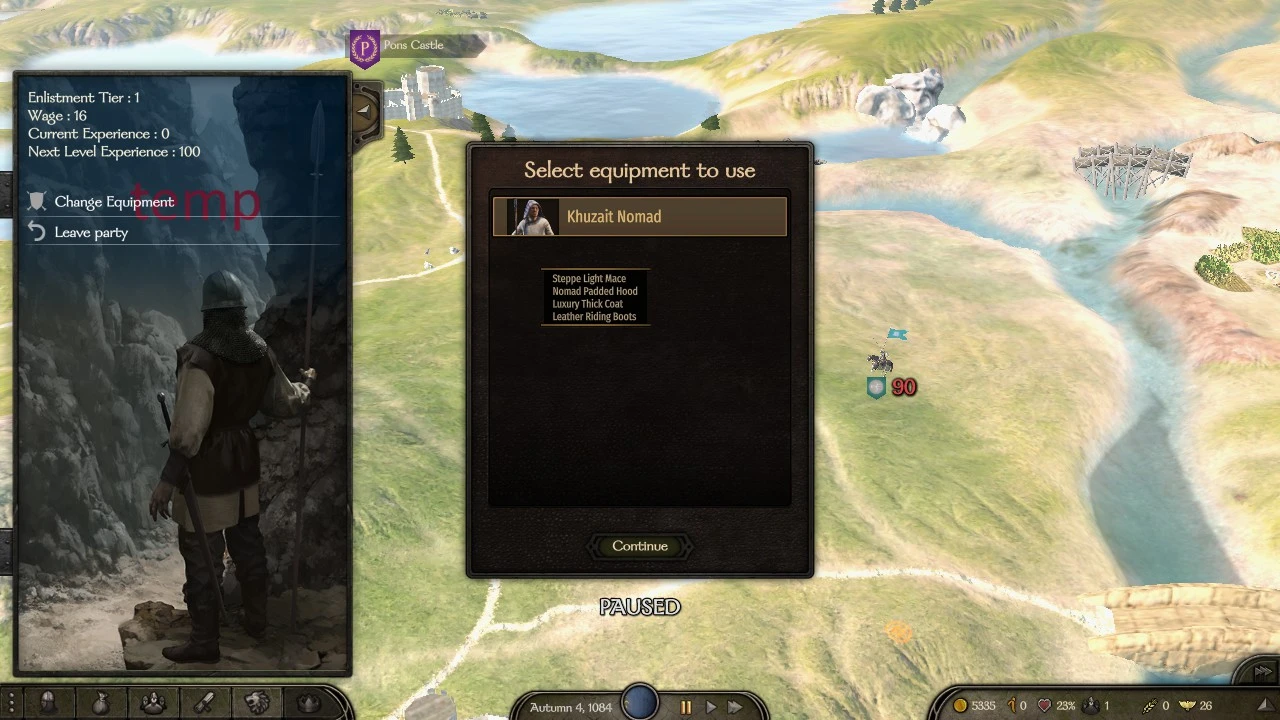Enable fast-forward campaign time

[735, 706]
